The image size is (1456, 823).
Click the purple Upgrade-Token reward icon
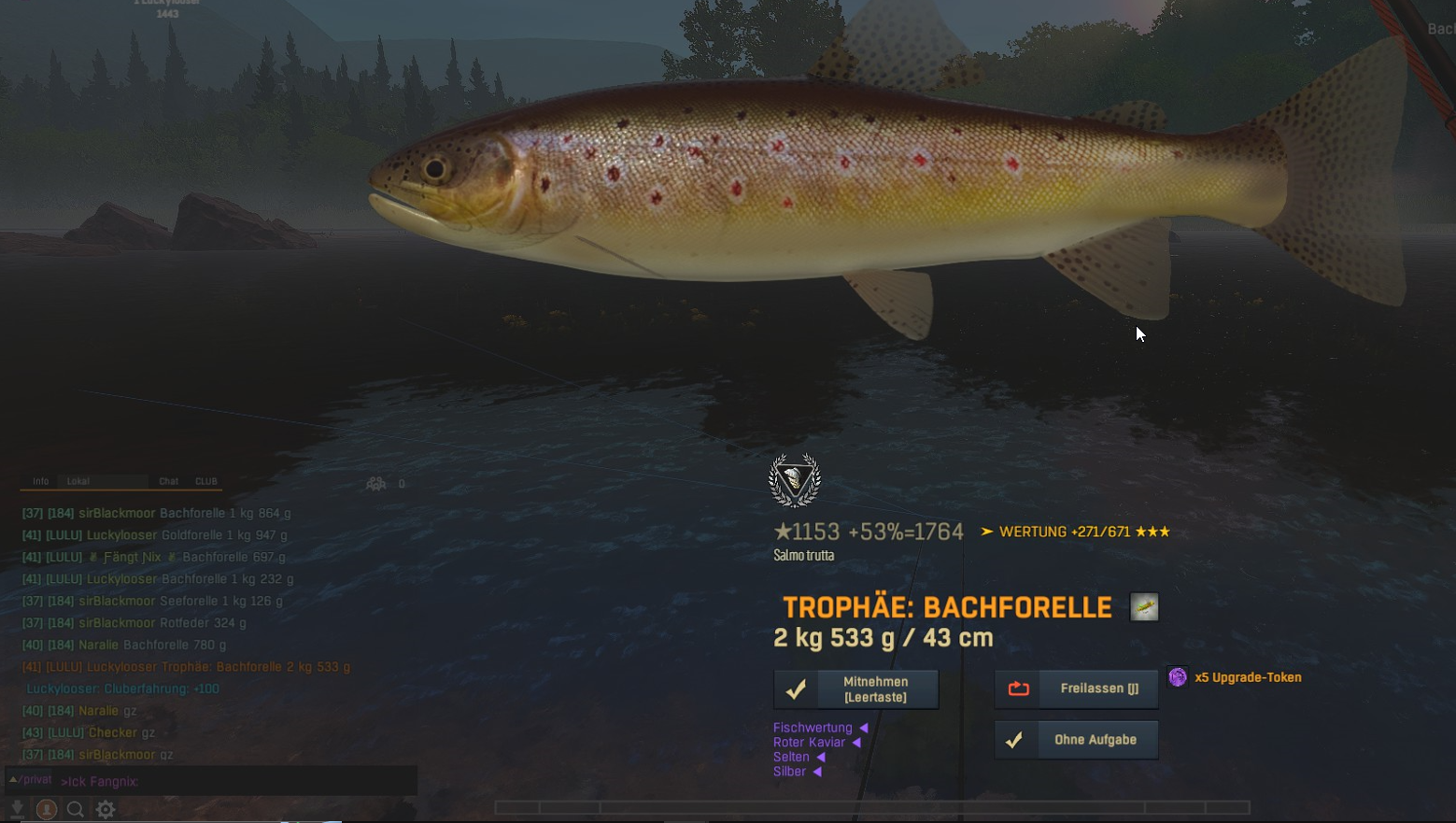click(1178, 677)
